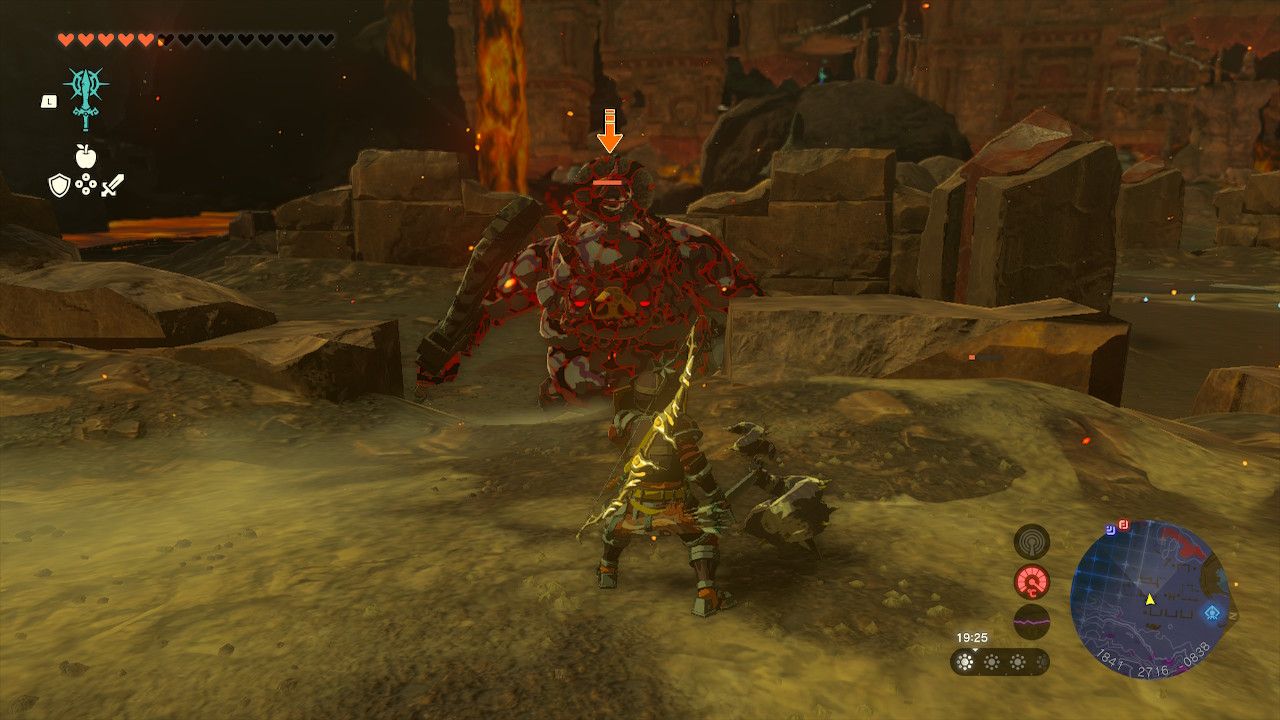Select the first sage avatar circle
This screenshot has height=720, width=1280.
965,661
